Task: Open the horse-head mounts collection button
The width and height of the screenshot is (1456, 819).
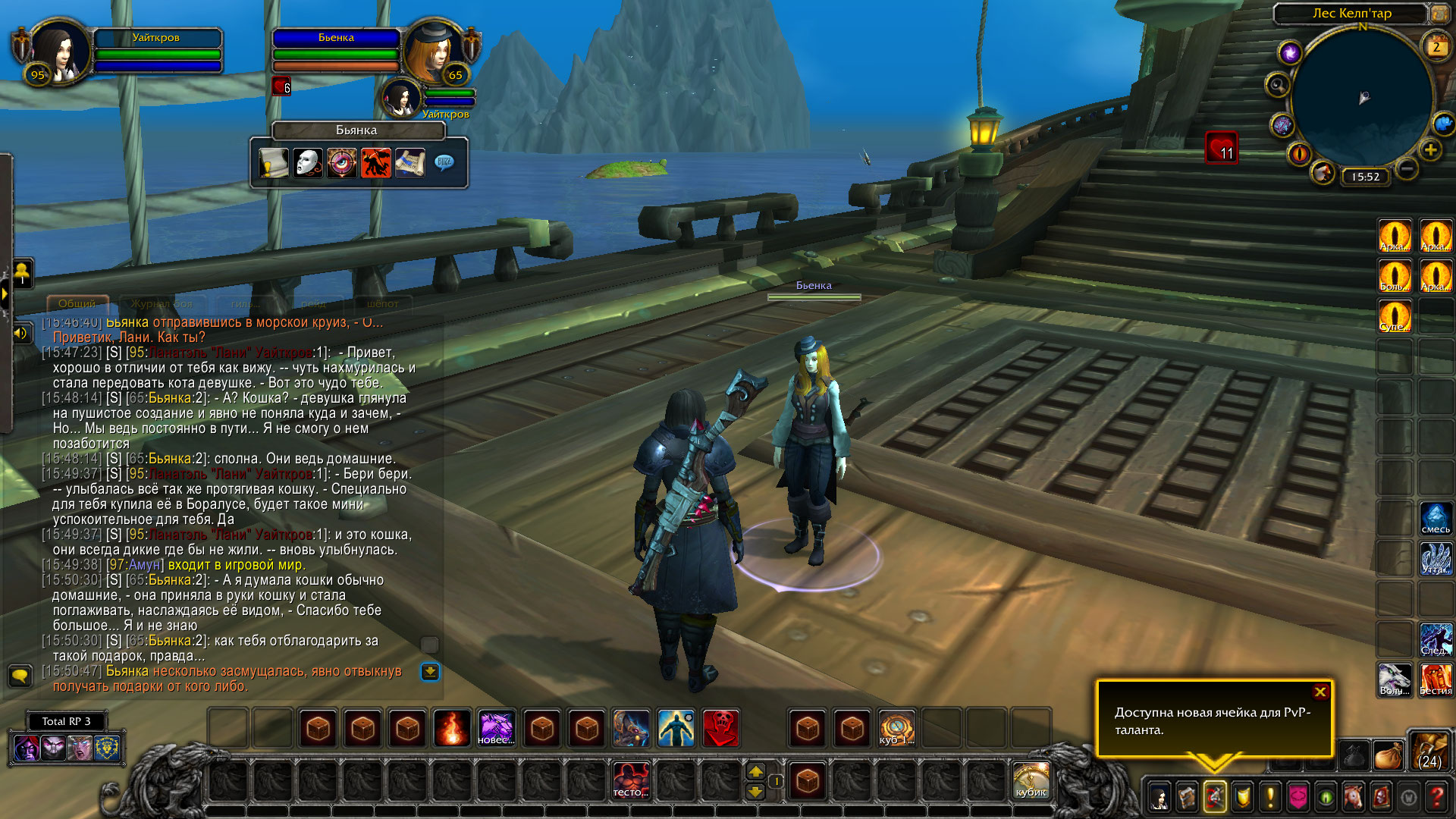Action: click(1354, 797)
